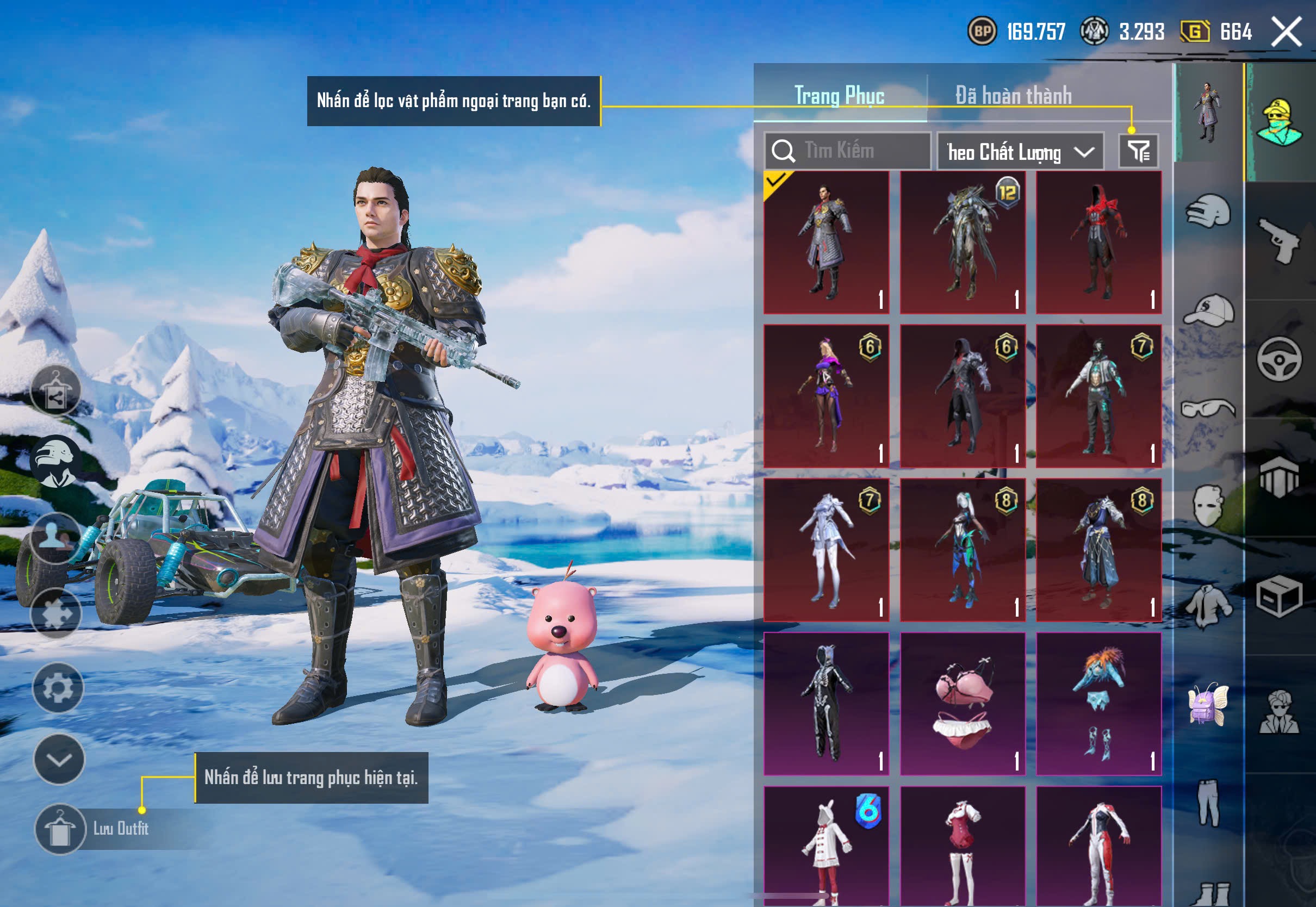Collapse the left side menu with the down arrow
The image size is (1316, 907).
[59, 759]
